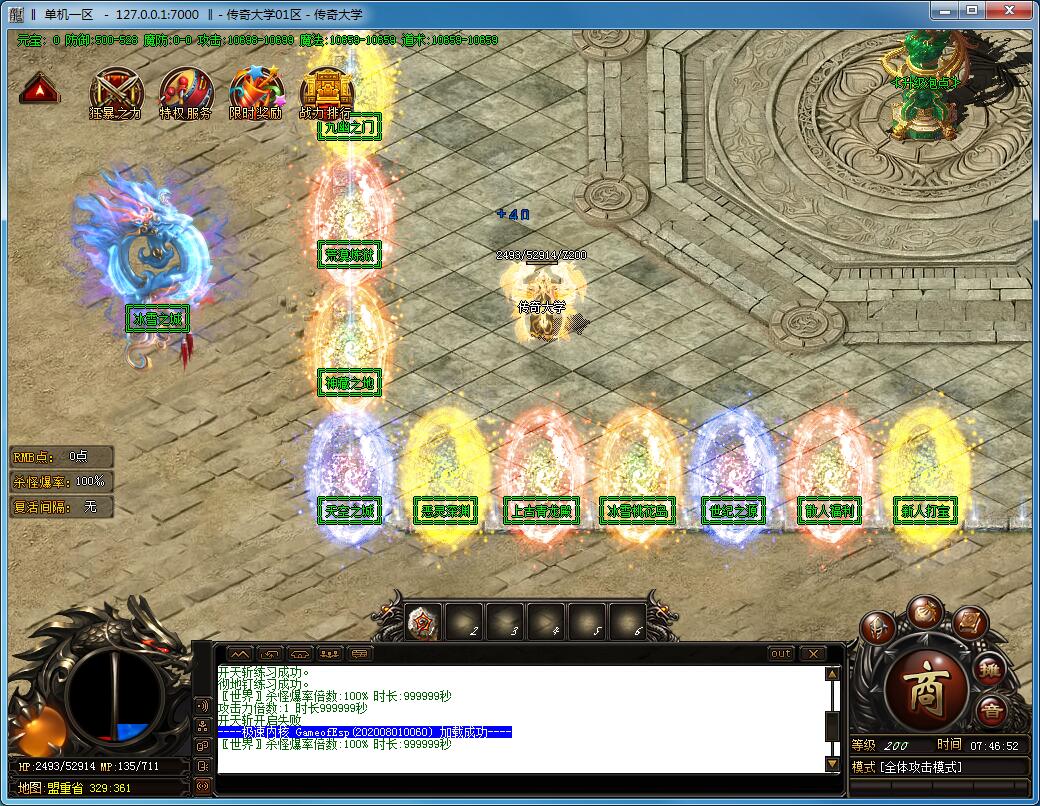The width and height of the screenshot is (1040, 806).
Task: Close the chat panel with X
Action: coord(813,653)
